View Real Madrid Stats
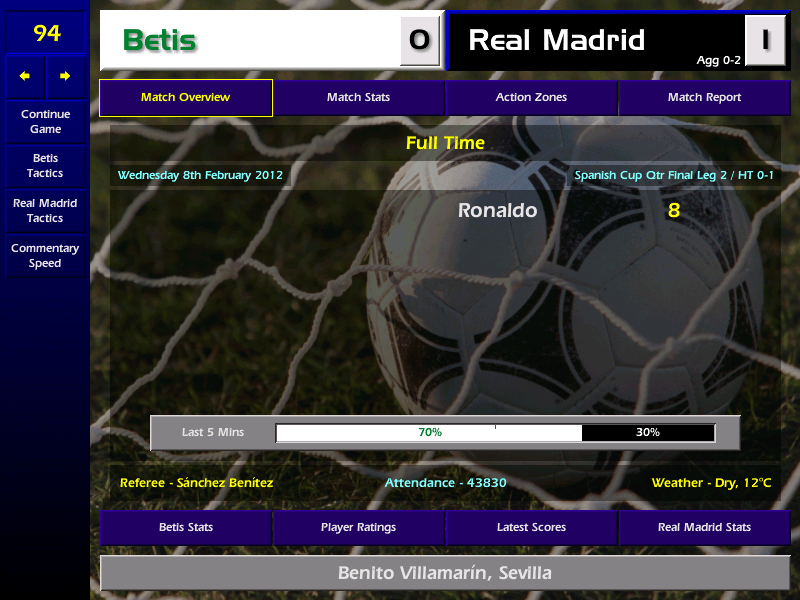800x600 pixels. coord(704,527)
